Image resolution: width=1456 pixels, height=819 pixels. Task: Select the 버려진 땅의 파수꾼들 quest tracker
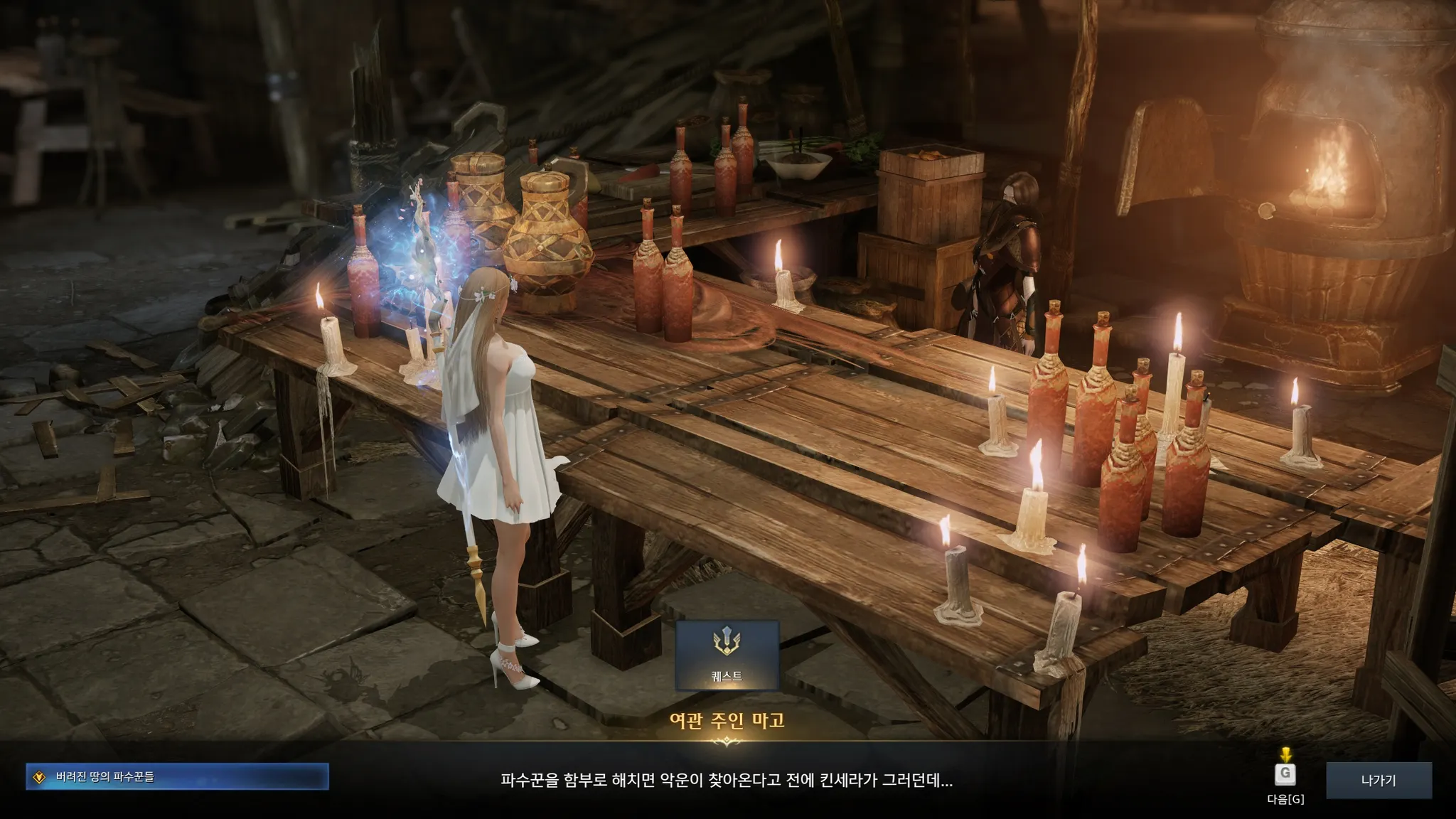coord(177,776)
